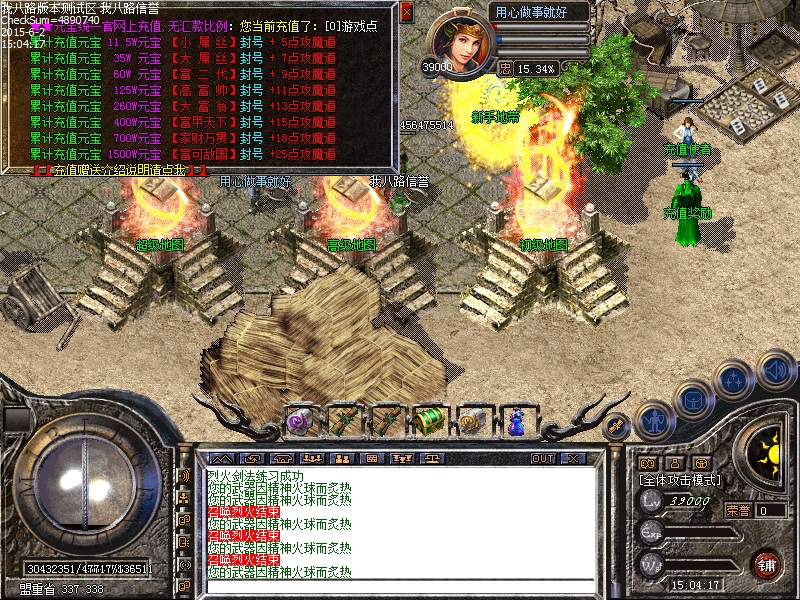
Task: Toggle sound with the speaker orb button
Action: coord(776,368)
